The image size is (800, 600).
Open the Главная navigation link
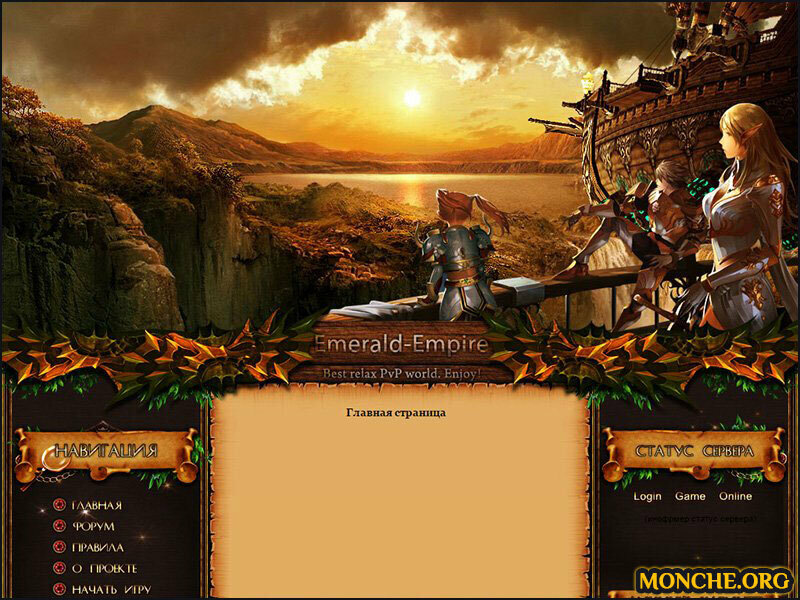click(97, 505)
